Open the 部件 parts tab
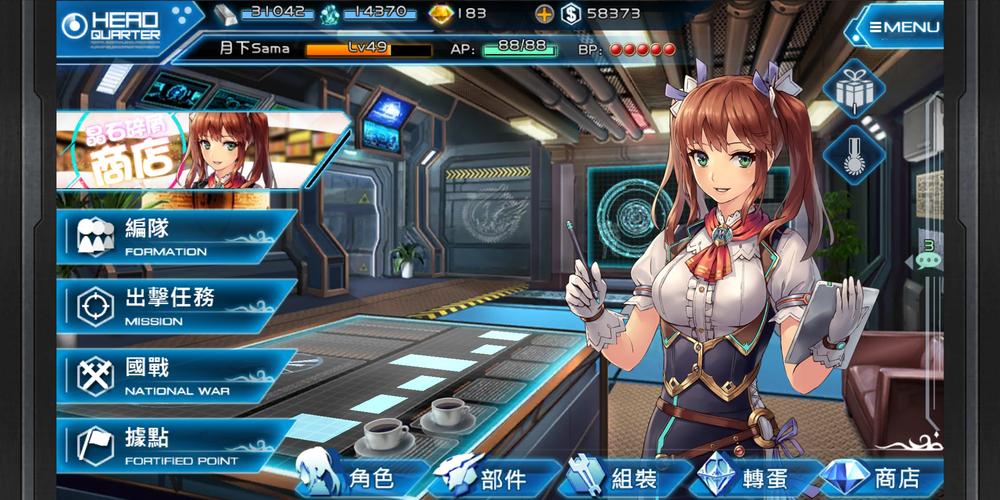The height and width of the screenshot is (500, 1000). [x=490, y=478]
